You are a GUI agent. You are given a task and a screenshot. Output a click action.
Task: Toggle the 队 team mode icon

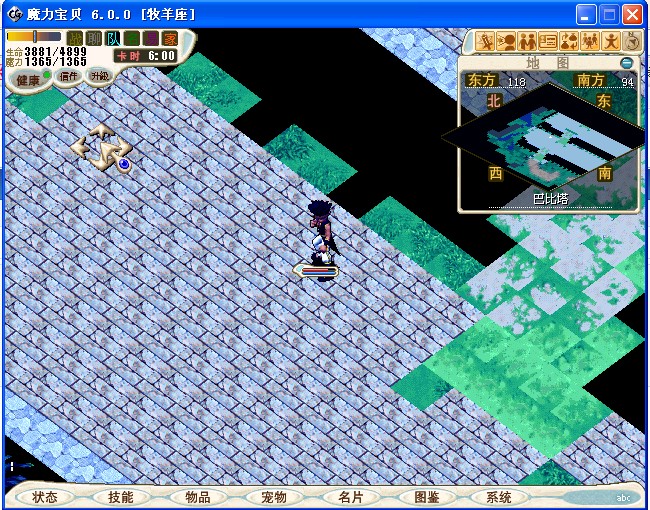tap(112, 38)
